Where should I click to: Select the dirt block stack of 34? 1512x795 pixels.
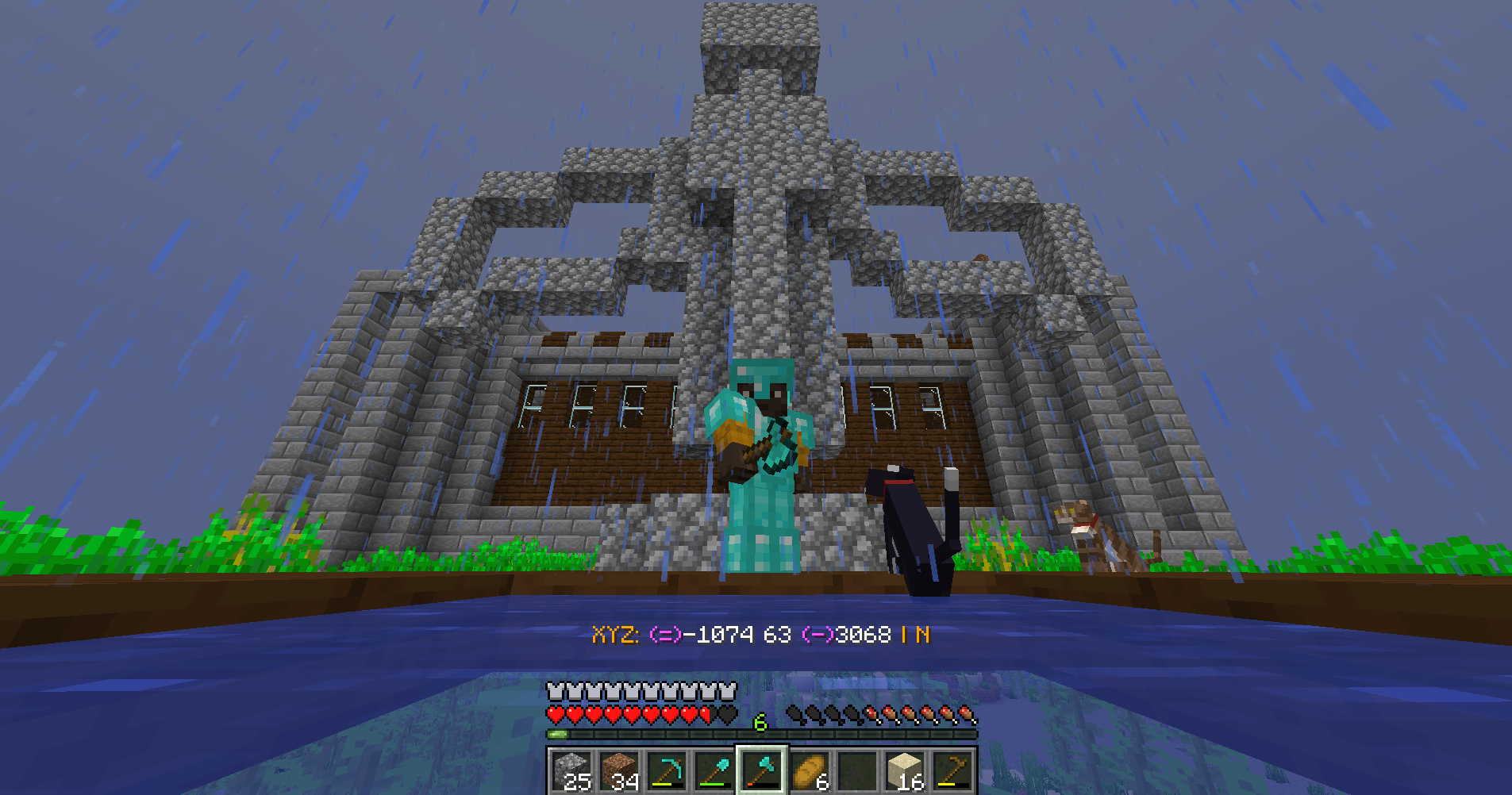tap(619, 771)
